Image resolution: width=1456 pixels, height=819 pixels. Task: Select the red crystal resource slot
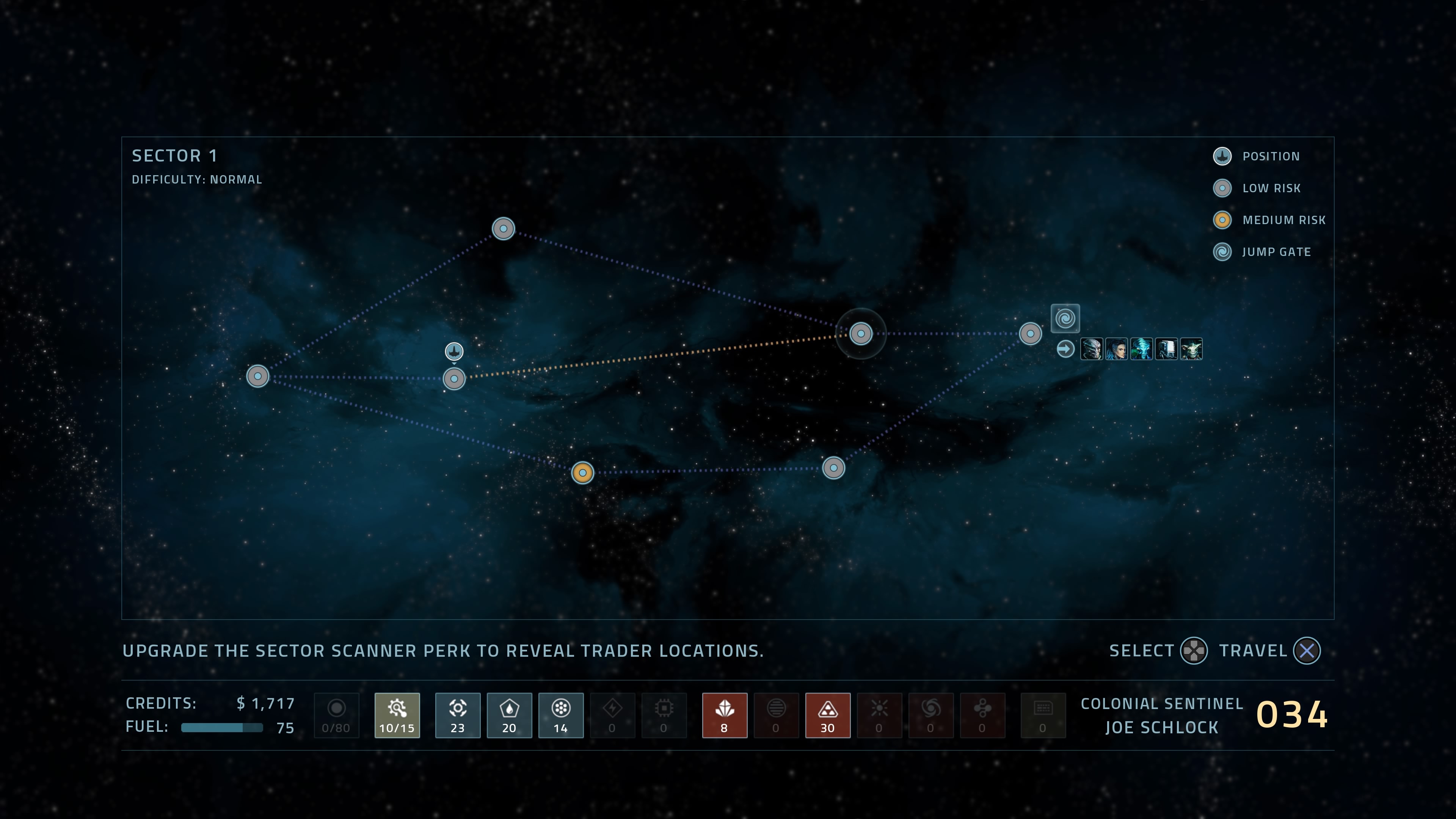point(724,715)
